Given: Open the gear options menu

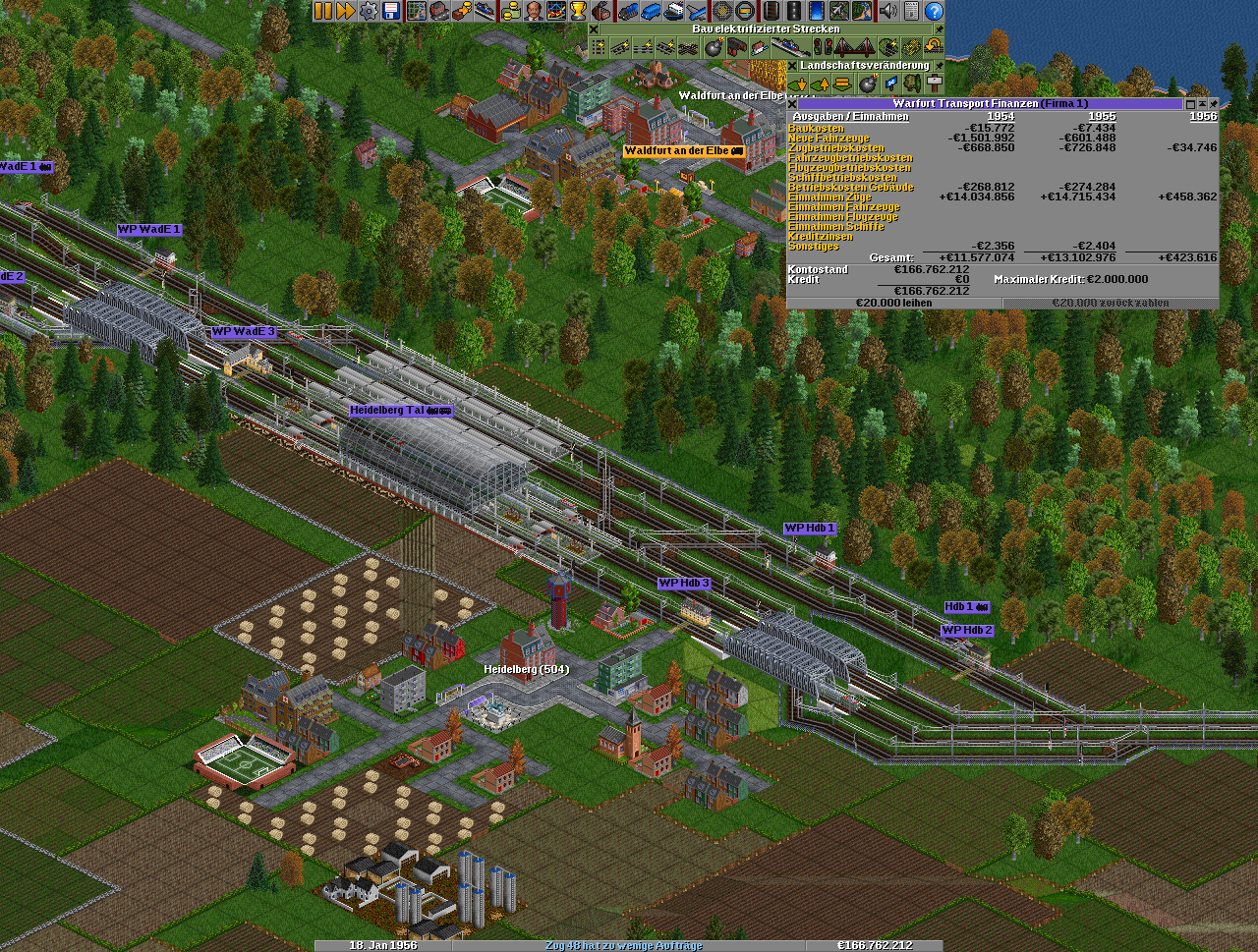Looking at the screenshot, I should pyautogui.click(x=369, y=11).
